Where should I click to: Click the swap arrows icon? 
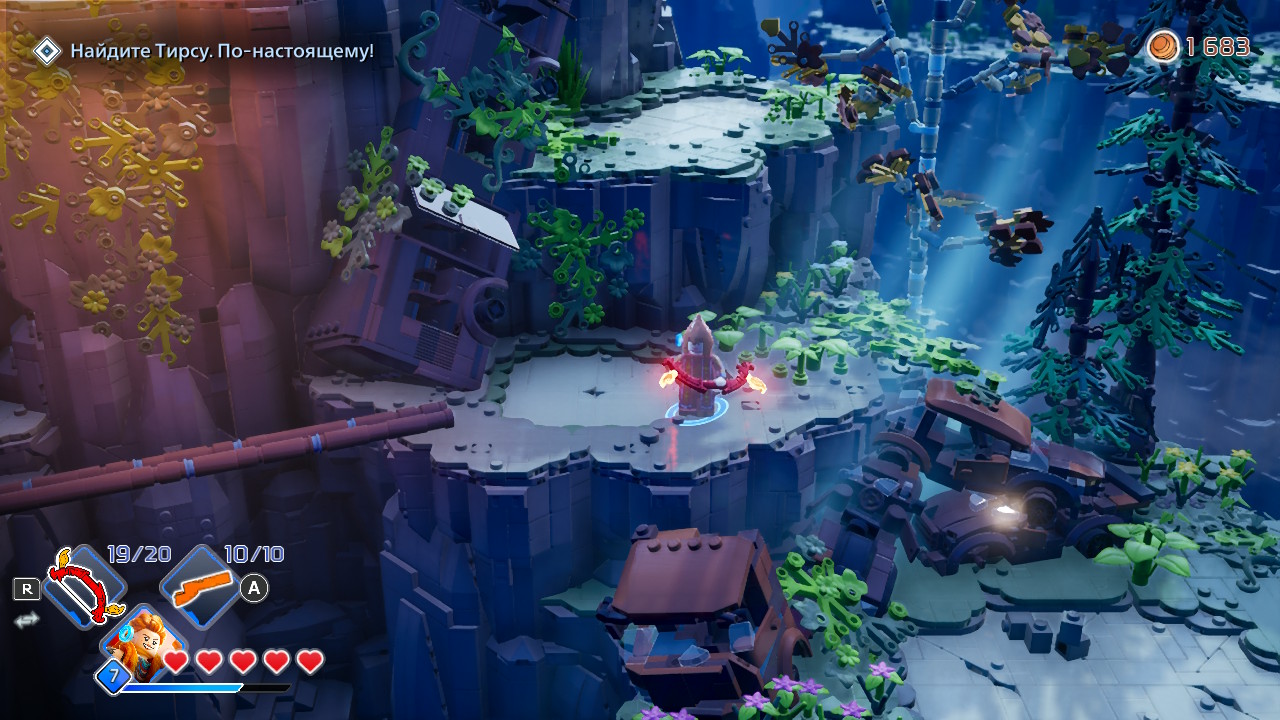click(26, 620)
